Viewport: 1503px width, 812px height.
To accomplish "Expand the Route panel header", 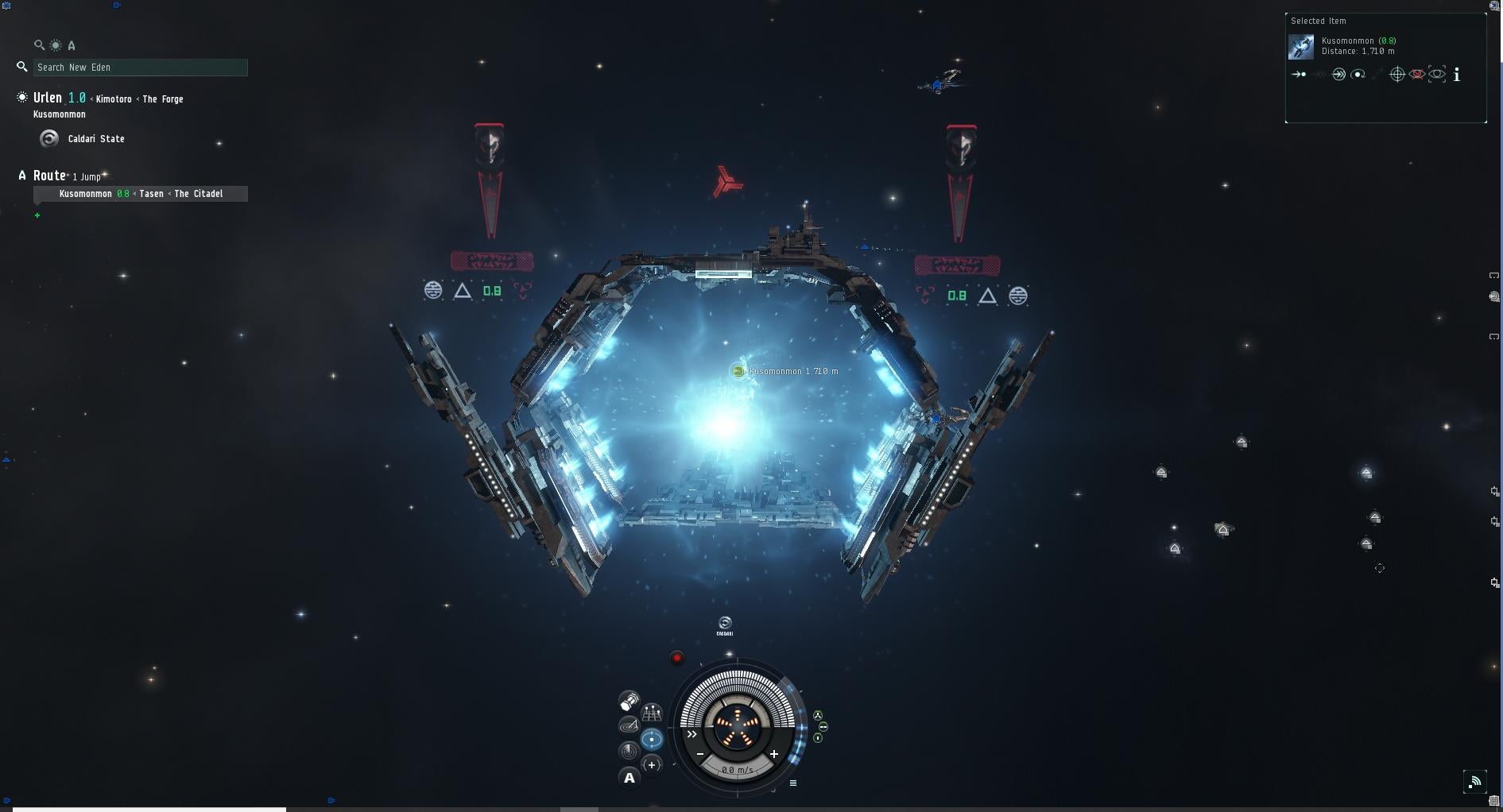I will click(x=49, y=176).
